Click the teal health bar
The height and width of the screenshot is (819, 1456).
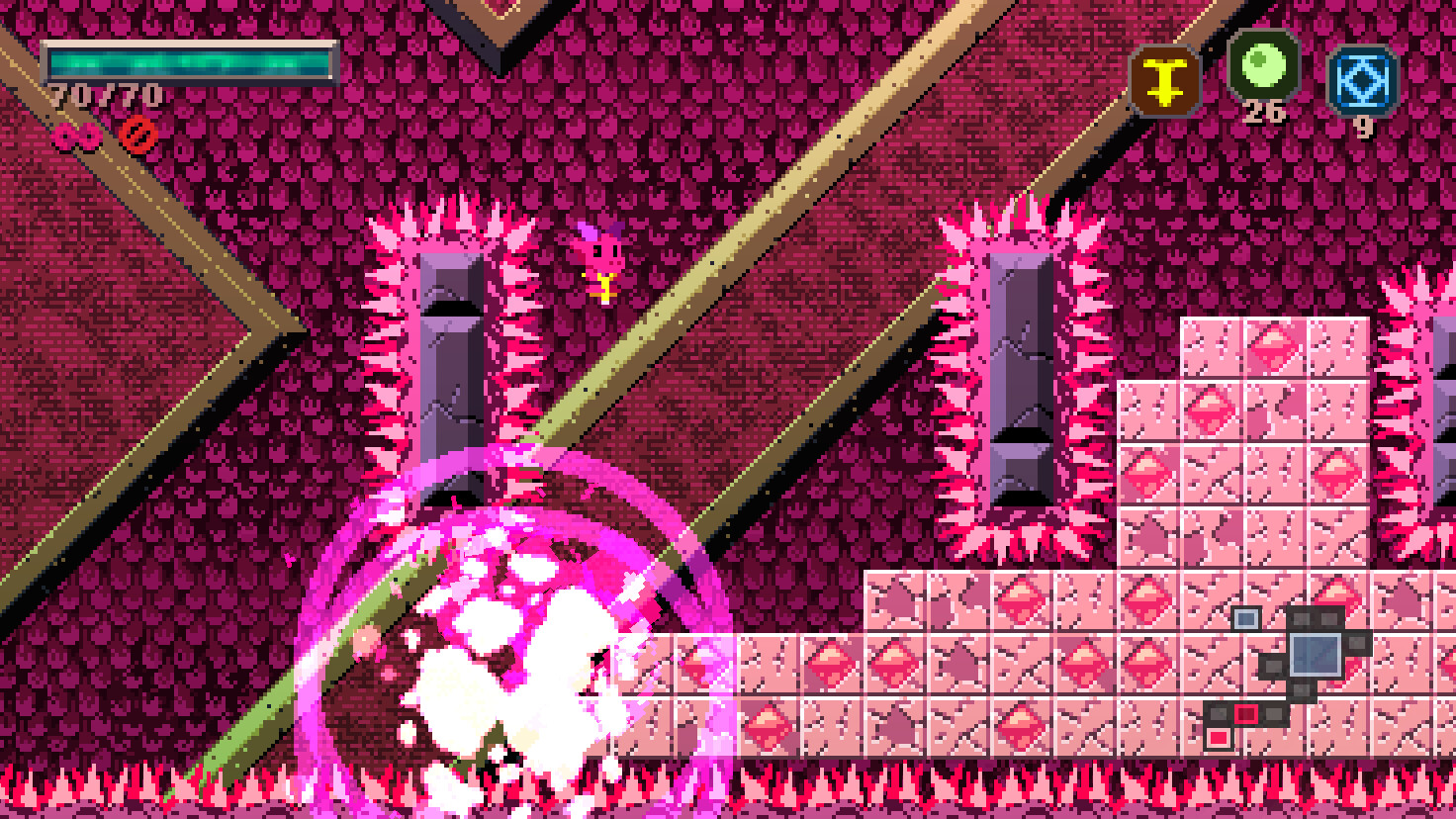[188, 61]
